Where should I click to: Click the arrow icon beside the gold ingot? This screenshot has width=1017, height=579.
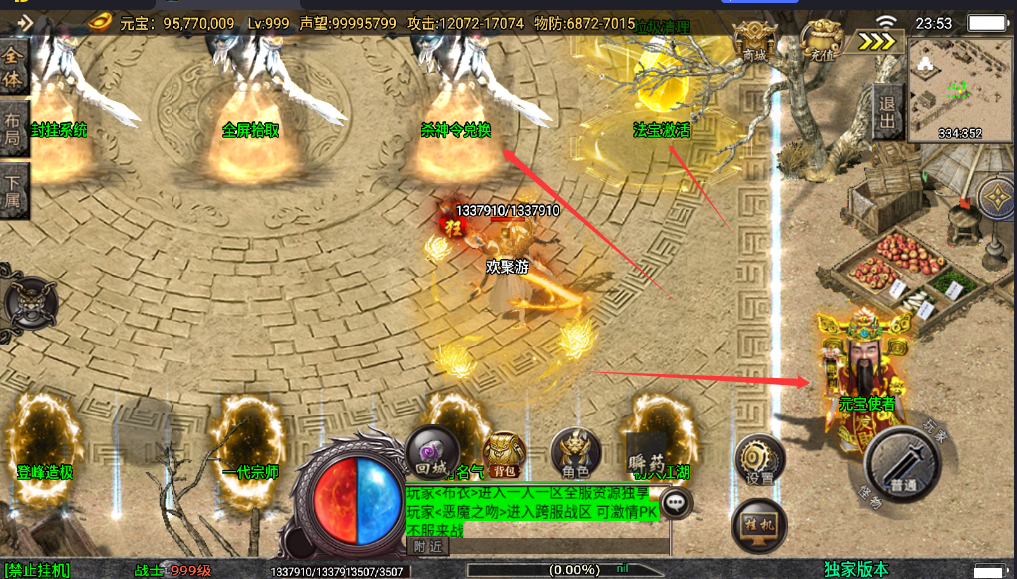tap(25, 21)
